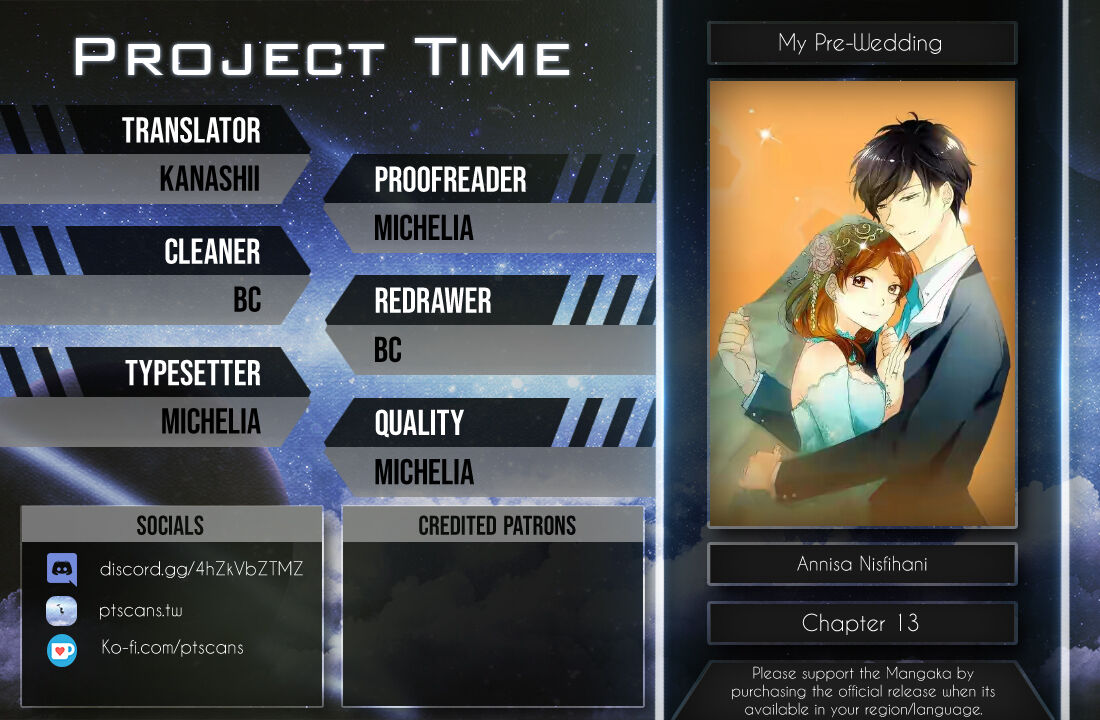The width and height of the screenshot is (1100, 720).
Task: Open the discord.gg invite link
Action: (x=201, y=569)
